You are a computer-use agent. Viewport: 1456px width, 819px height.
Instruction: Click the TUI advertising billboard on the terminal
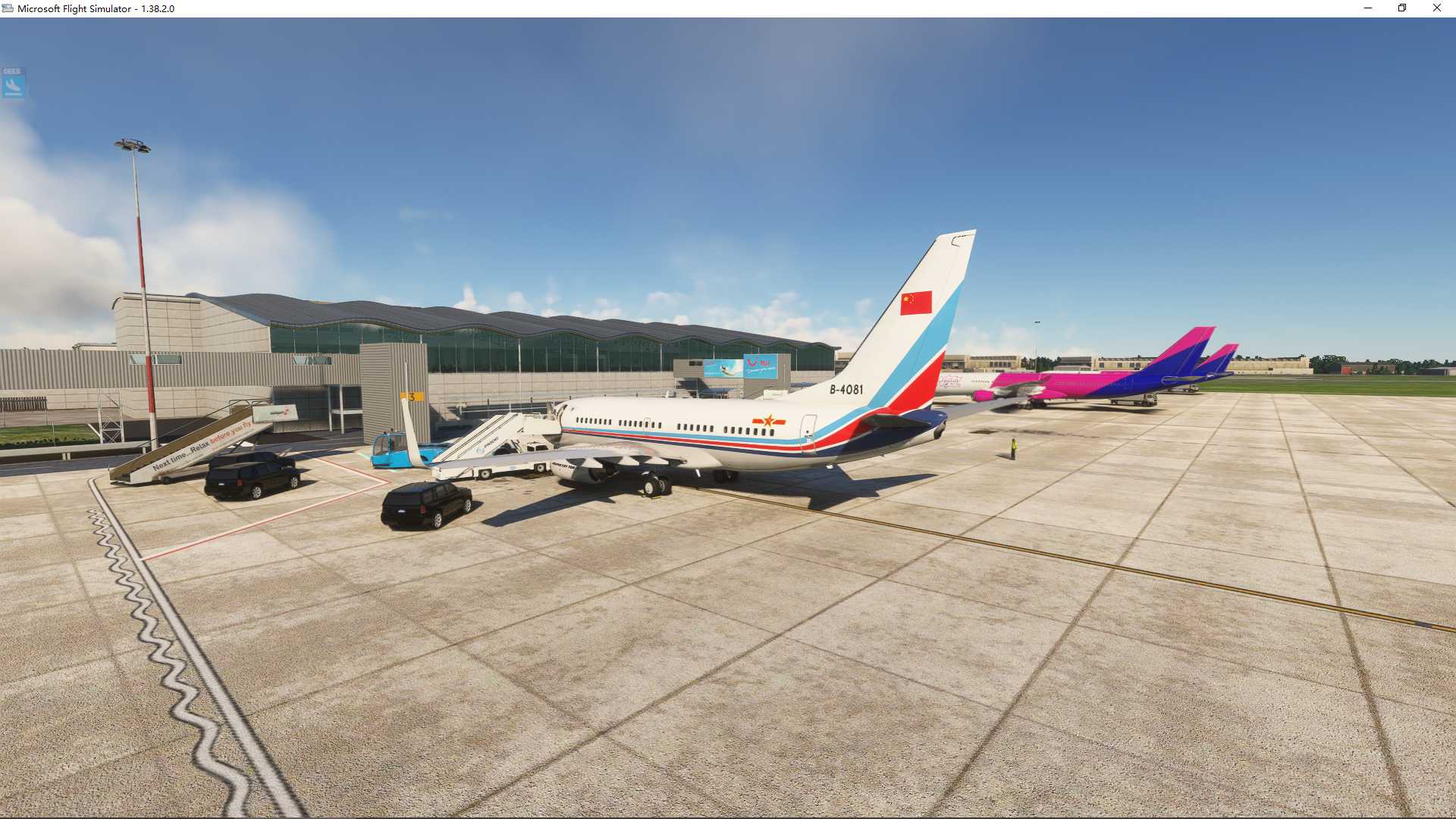coord(758,366)
